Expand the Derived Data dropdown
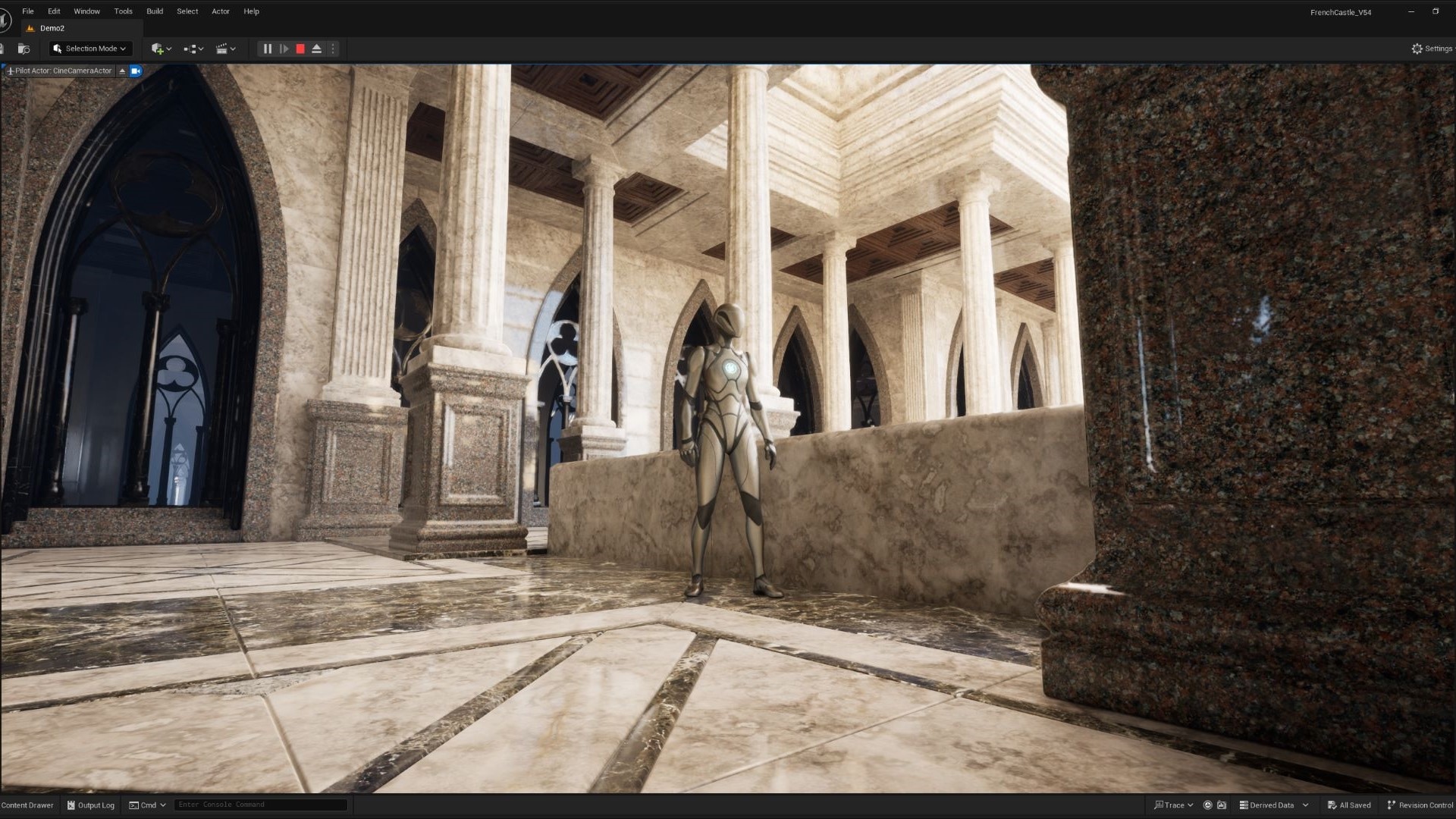Image resolution: width=1456 pixels, height=819 pixels. 1306,805
